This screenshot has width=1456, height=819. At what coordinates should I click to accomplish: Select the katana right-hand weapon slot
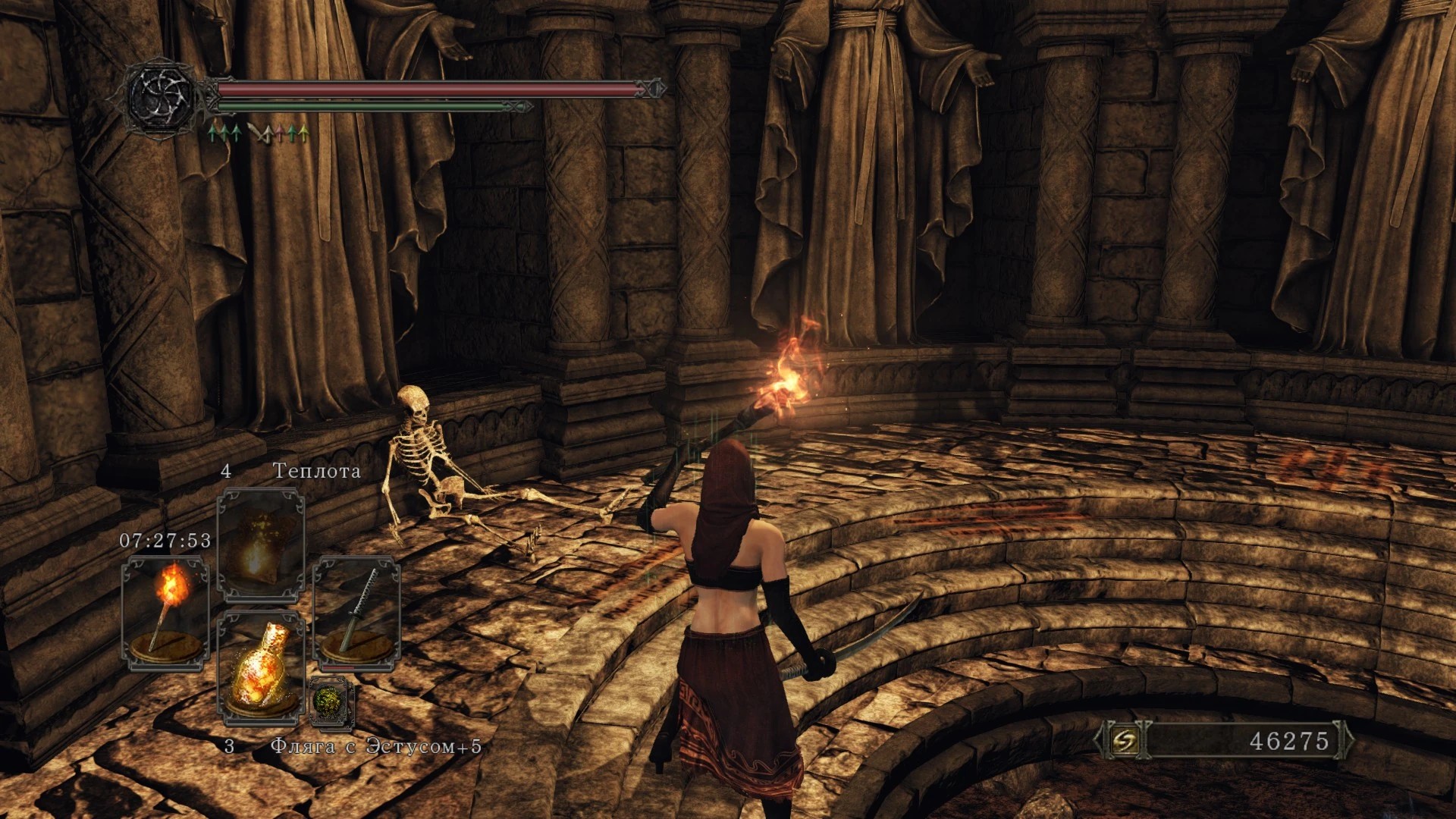[356, 613]
